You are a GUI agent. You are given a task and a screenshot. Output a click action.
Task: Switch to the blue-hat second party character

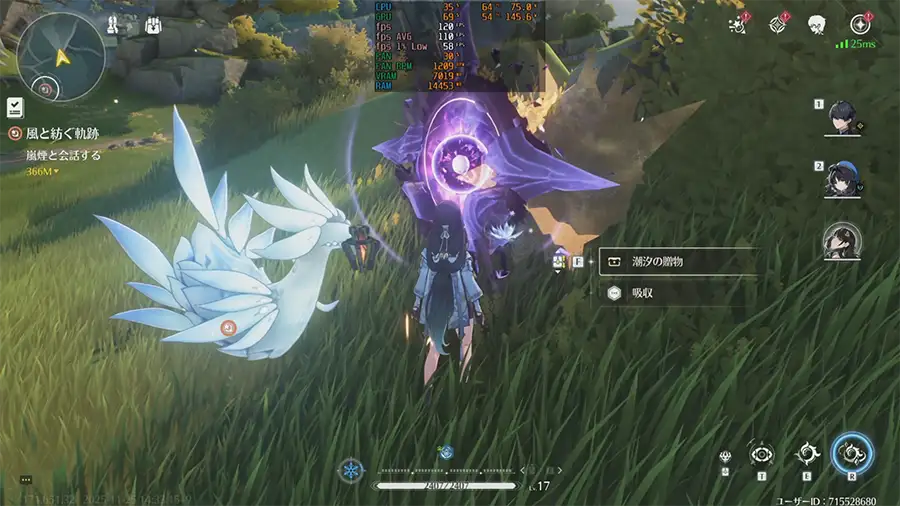842,179
